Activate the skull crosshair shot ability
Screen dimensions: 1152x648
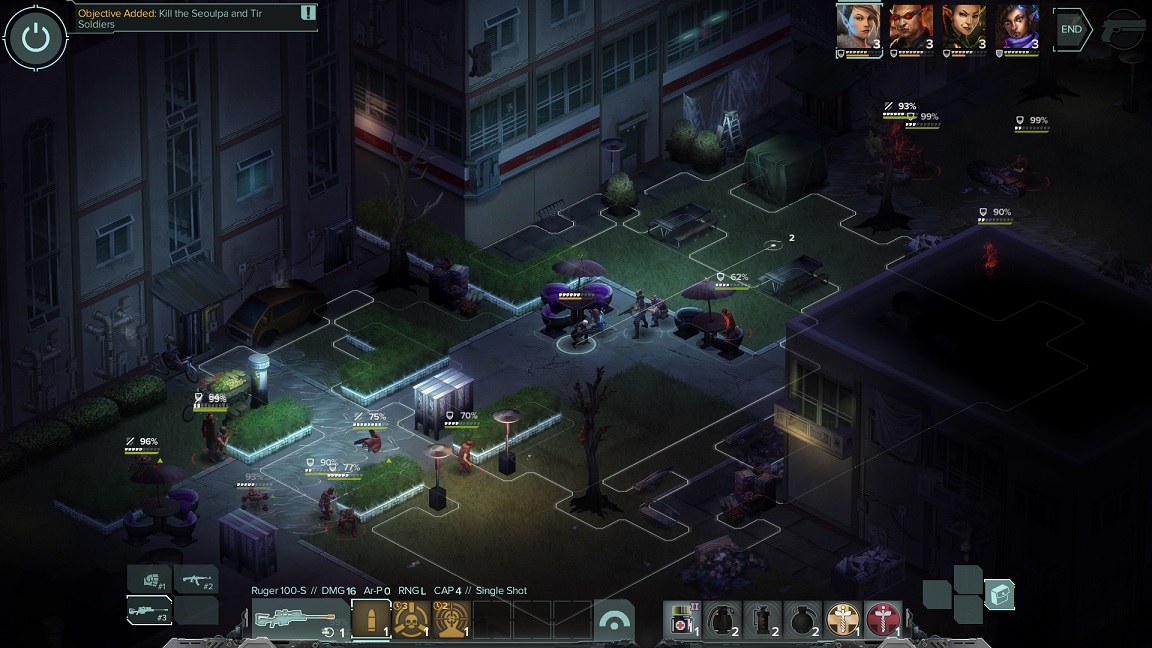(x=411, y=620)
